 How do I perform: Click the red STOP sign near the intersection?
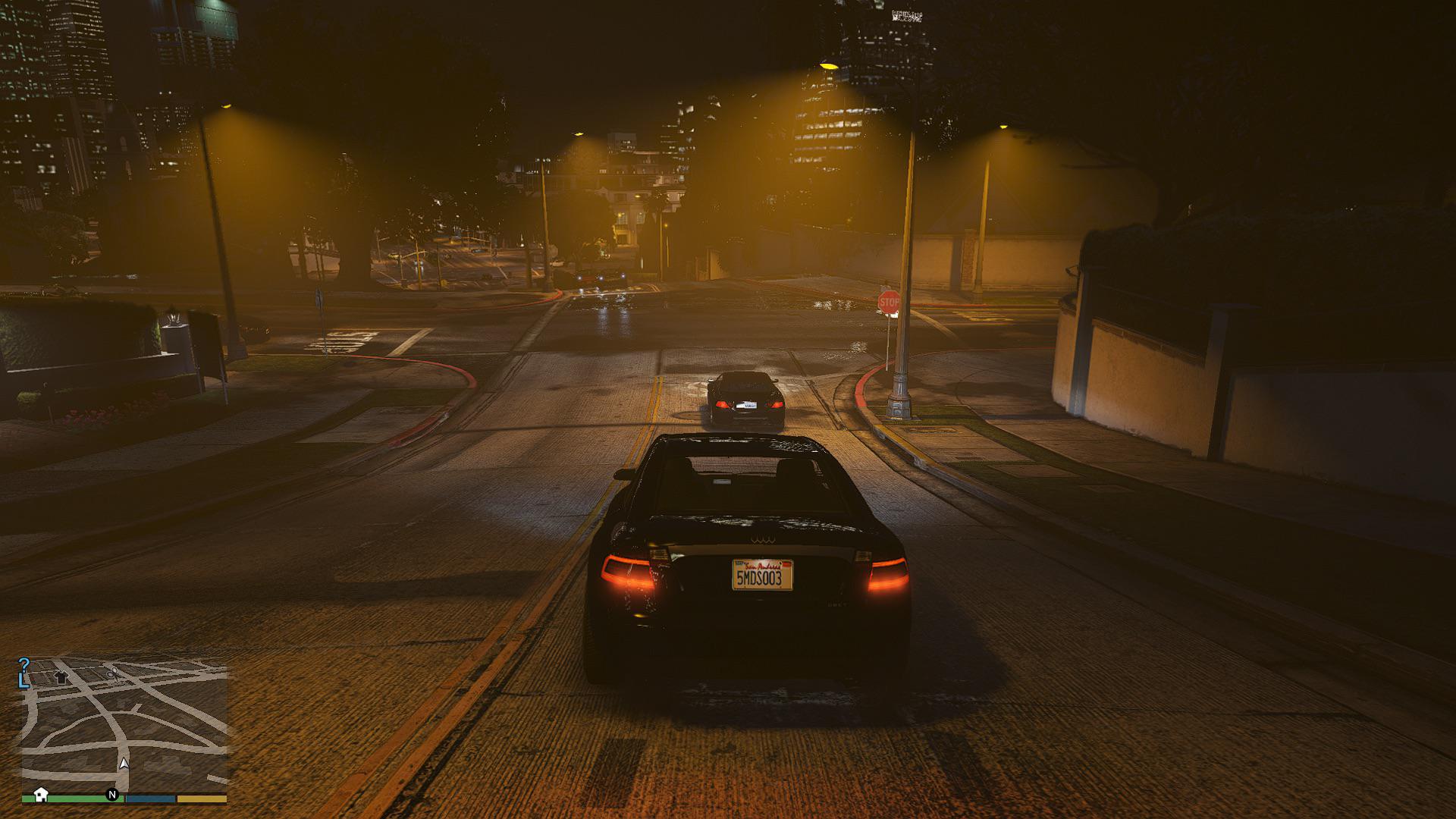click(x=887, y=302)
